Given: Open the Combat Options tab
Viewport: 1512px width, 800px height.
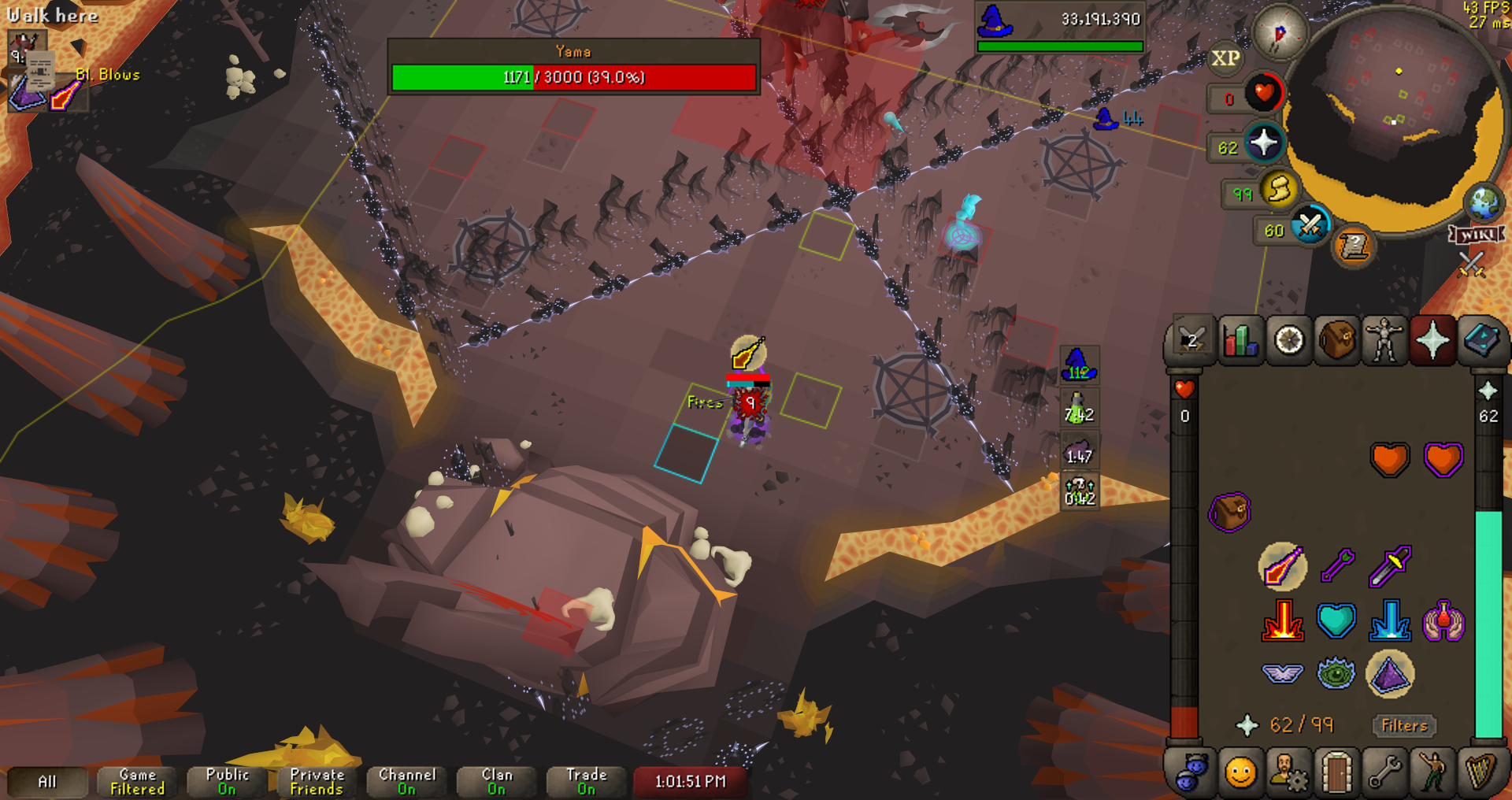Looking at the screenshot, I should (x=1192, y=341).
